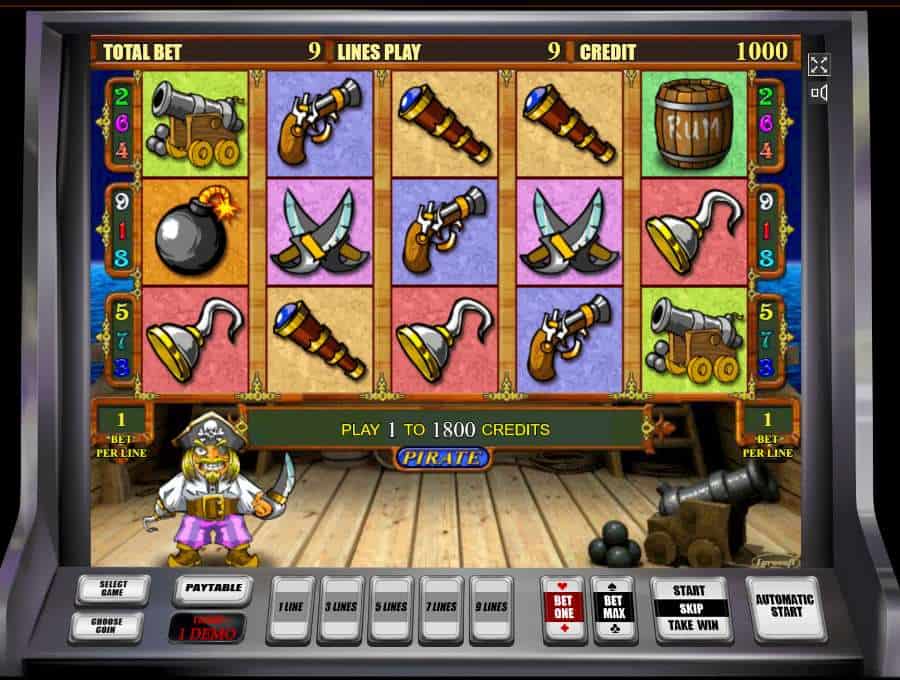
Task: Select 3 Lines play
Action: click(x=340, y=608)
